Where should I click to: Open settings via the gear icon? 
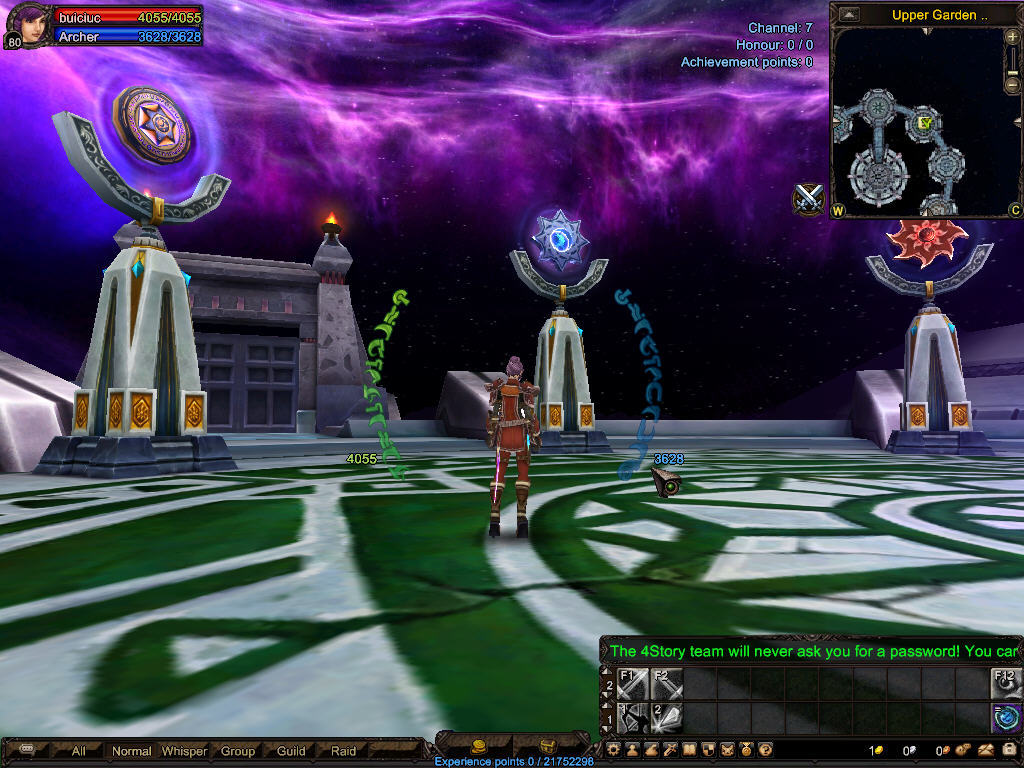[x=614, y=749]
